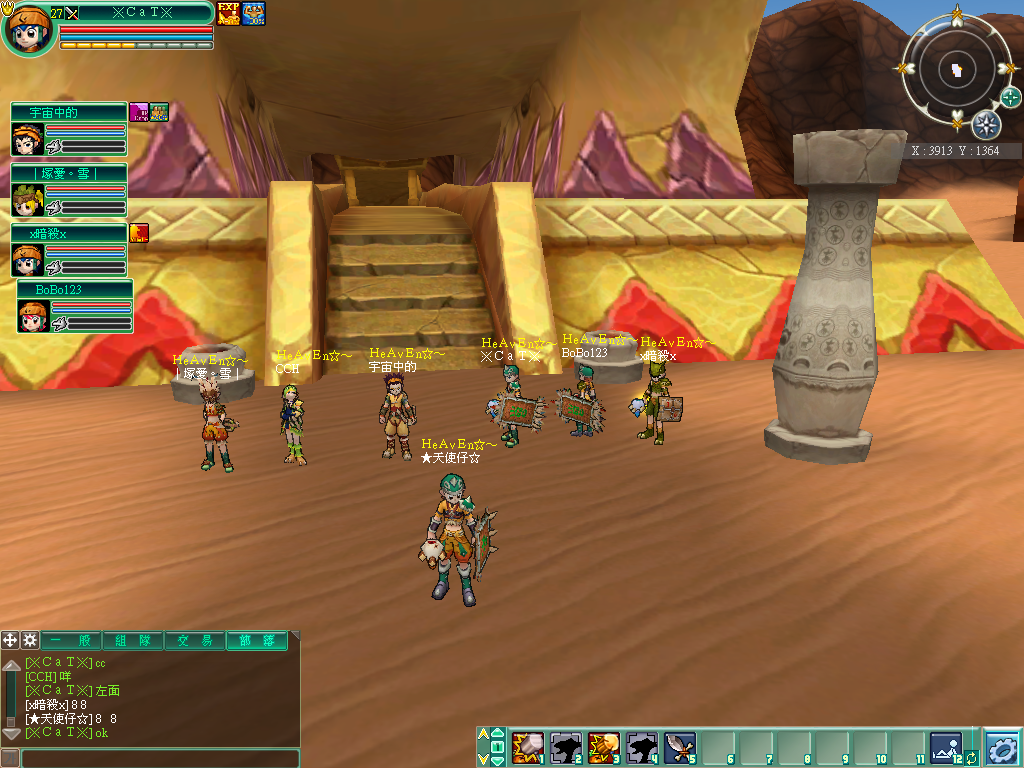Image resolution: width=1024 pixels, height=768 pixels.
Task: Activate the sword and bone skill in slot 5
Action: pyautogui.click(x=679, y=747)
